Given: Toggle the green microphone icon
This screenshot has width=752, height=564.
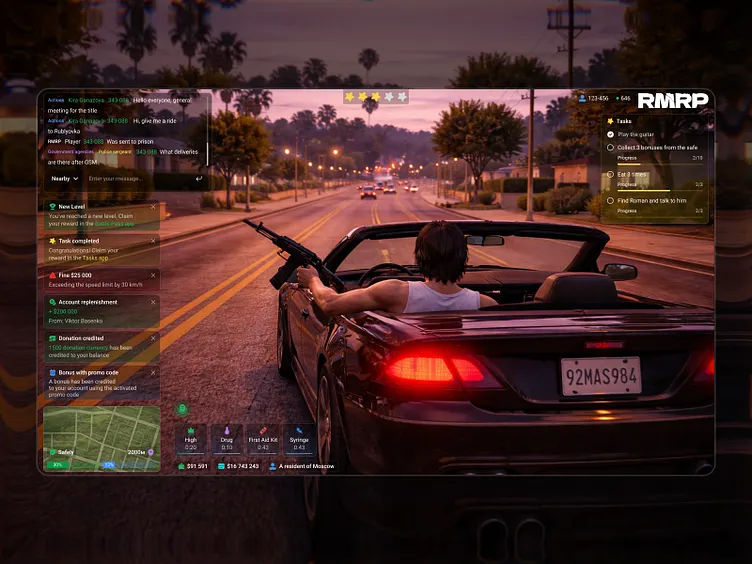Looking at the screenshot, I should click(183, 408).
